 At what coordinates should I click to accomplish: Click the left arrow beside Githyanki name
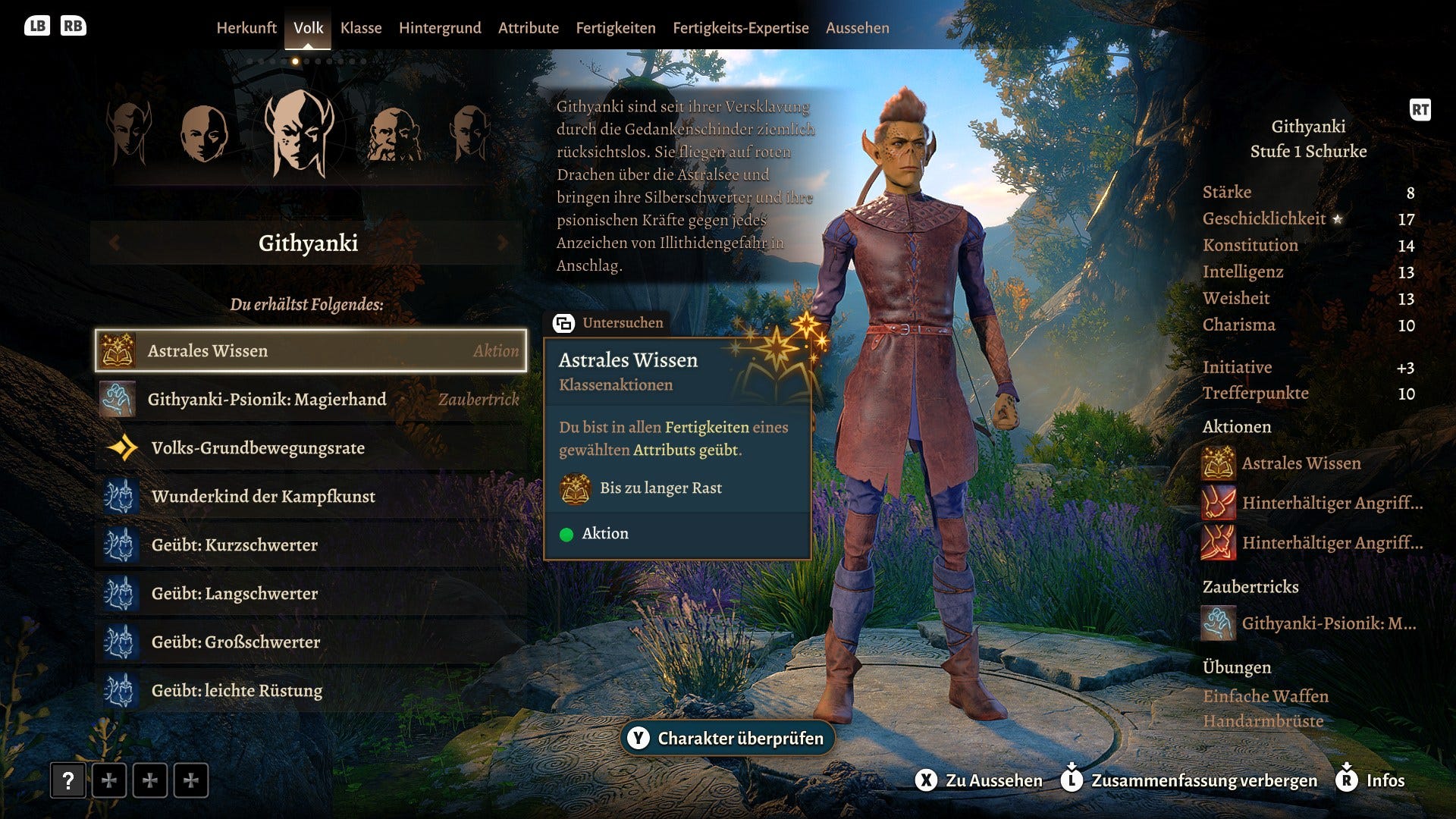tap(115, 243)
